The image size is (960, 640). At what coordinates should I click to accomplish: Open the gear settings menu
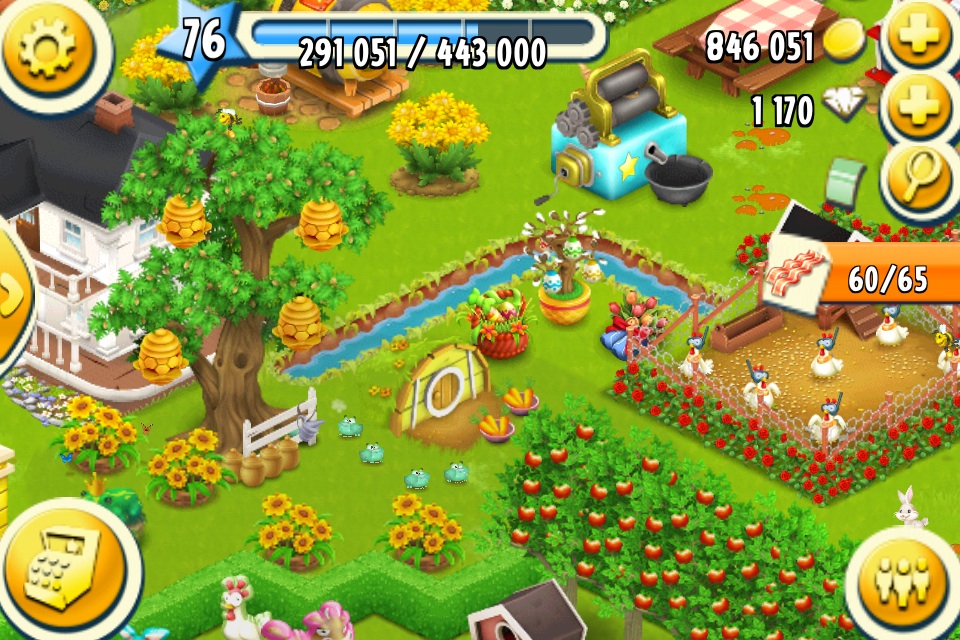pos(47,50)
